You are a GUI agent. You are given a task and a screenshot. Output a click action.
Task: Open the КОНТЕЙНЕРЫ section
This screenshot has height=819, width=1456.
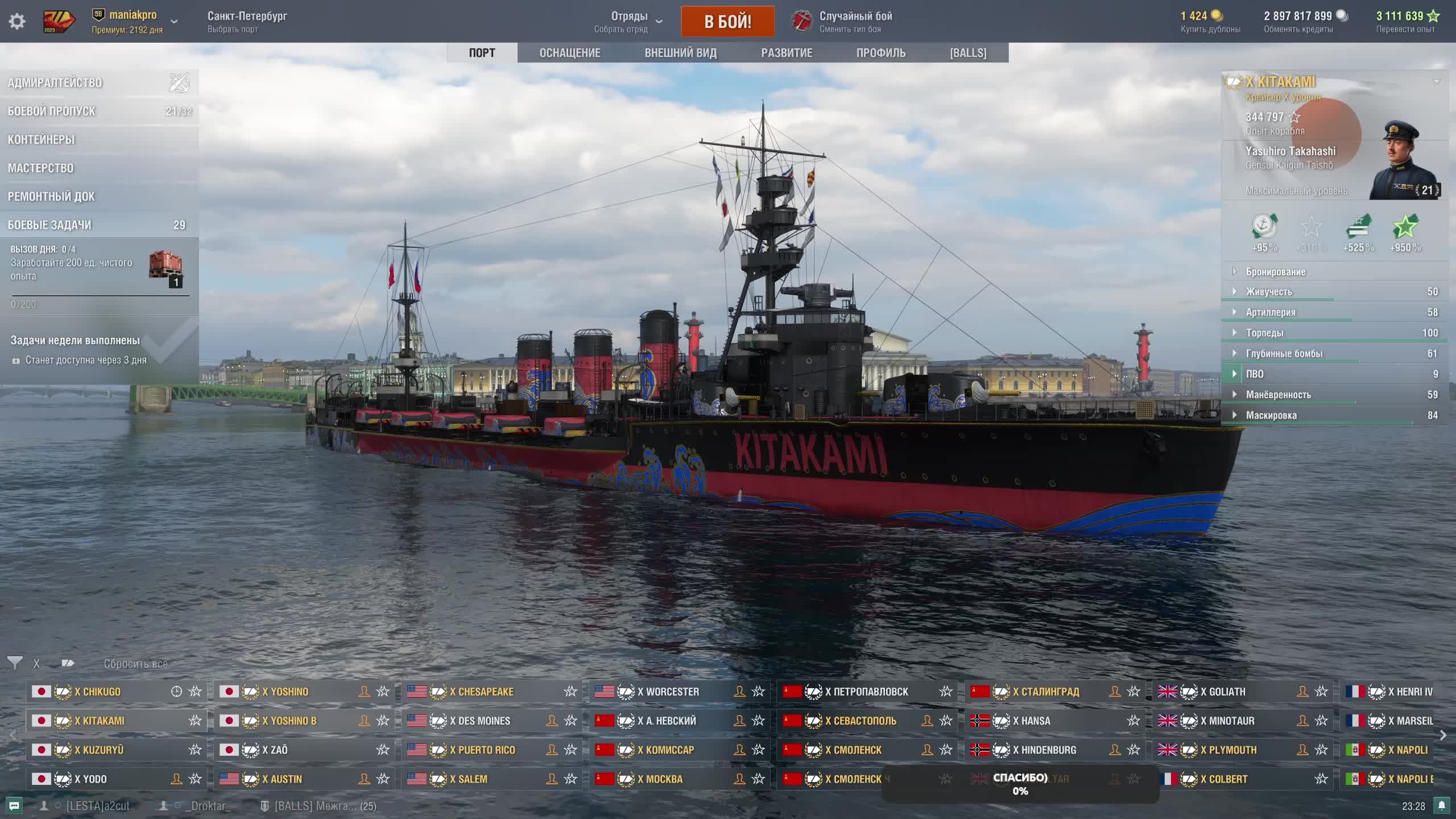click(x=42, y=140)
